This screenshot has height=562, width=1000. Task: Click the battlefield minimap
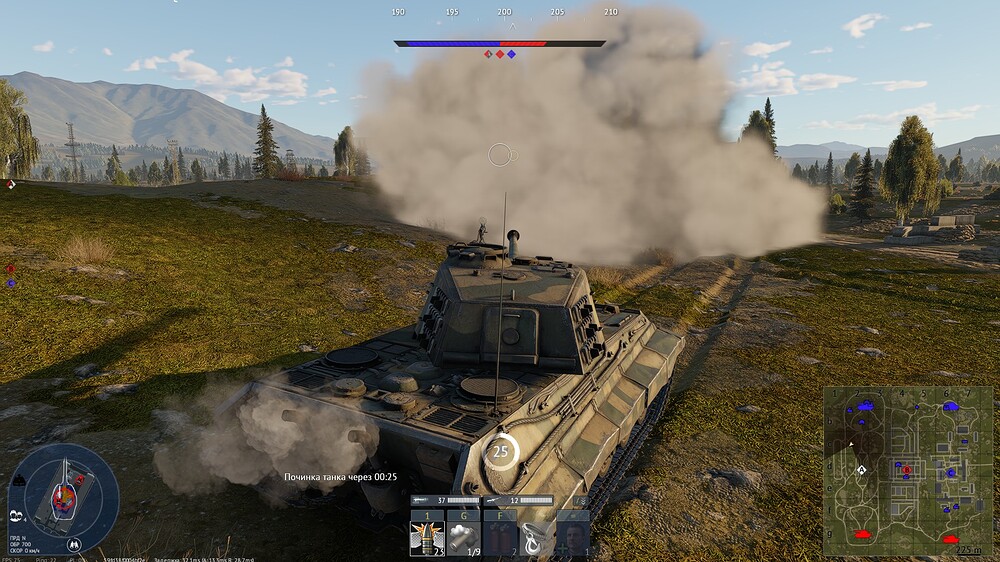click(903, 471)
